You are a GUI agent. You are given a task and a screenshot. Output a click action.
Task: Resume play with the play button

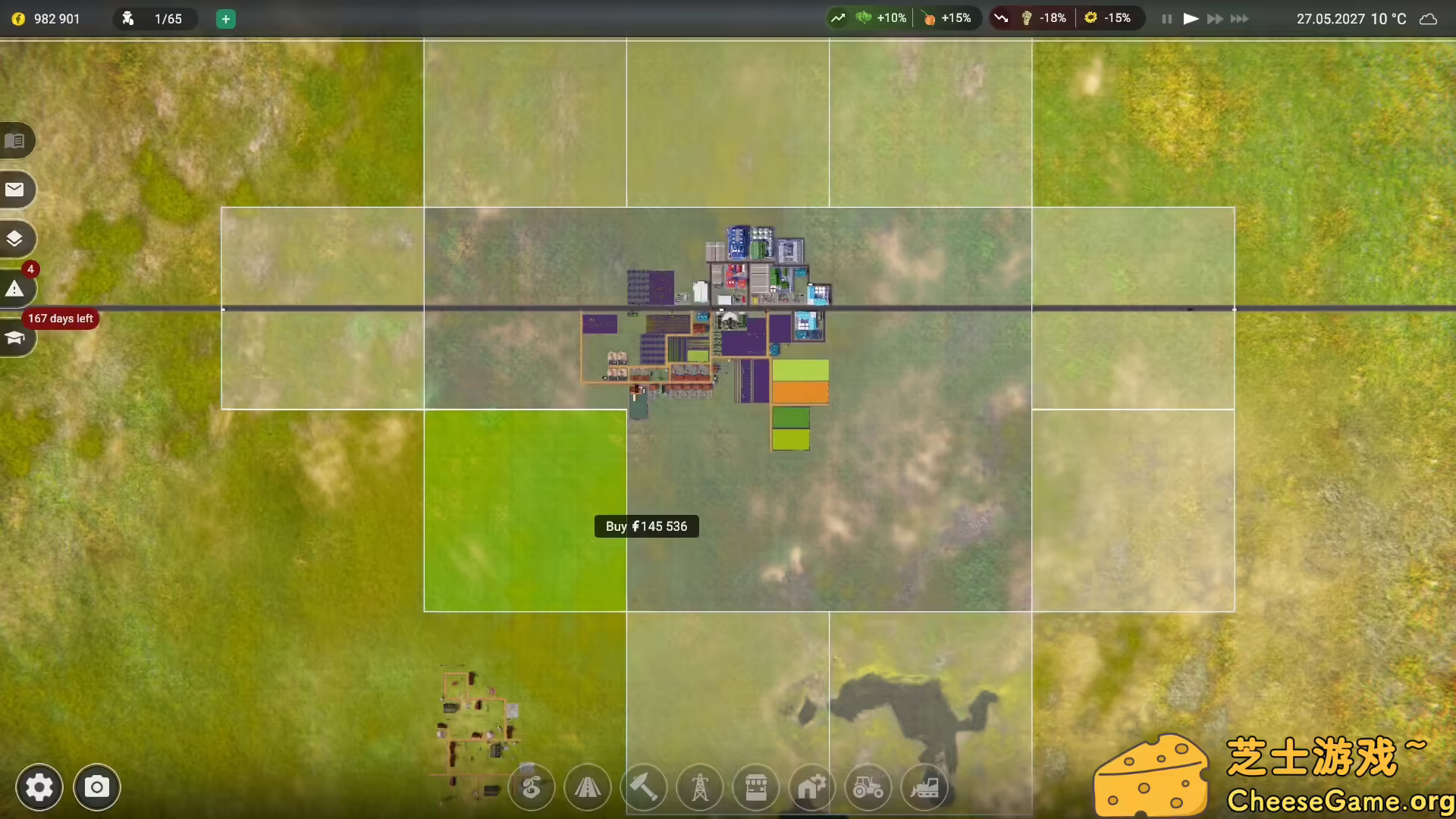pos(1191,18)
